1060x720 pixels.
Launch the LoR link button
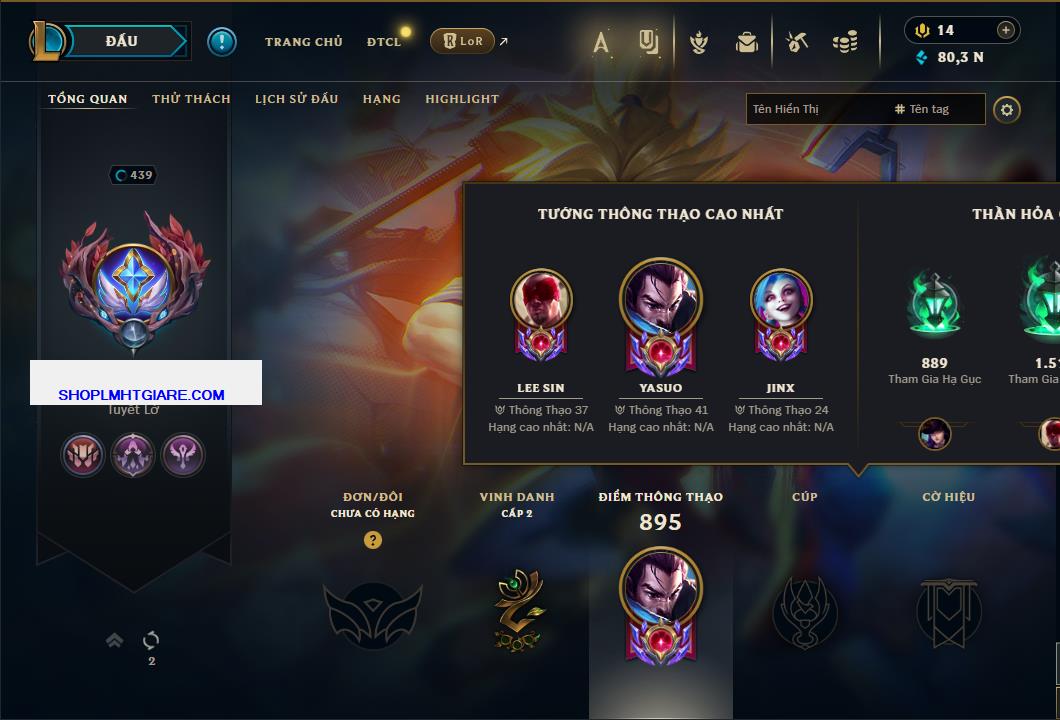click(x=462, y=41)
